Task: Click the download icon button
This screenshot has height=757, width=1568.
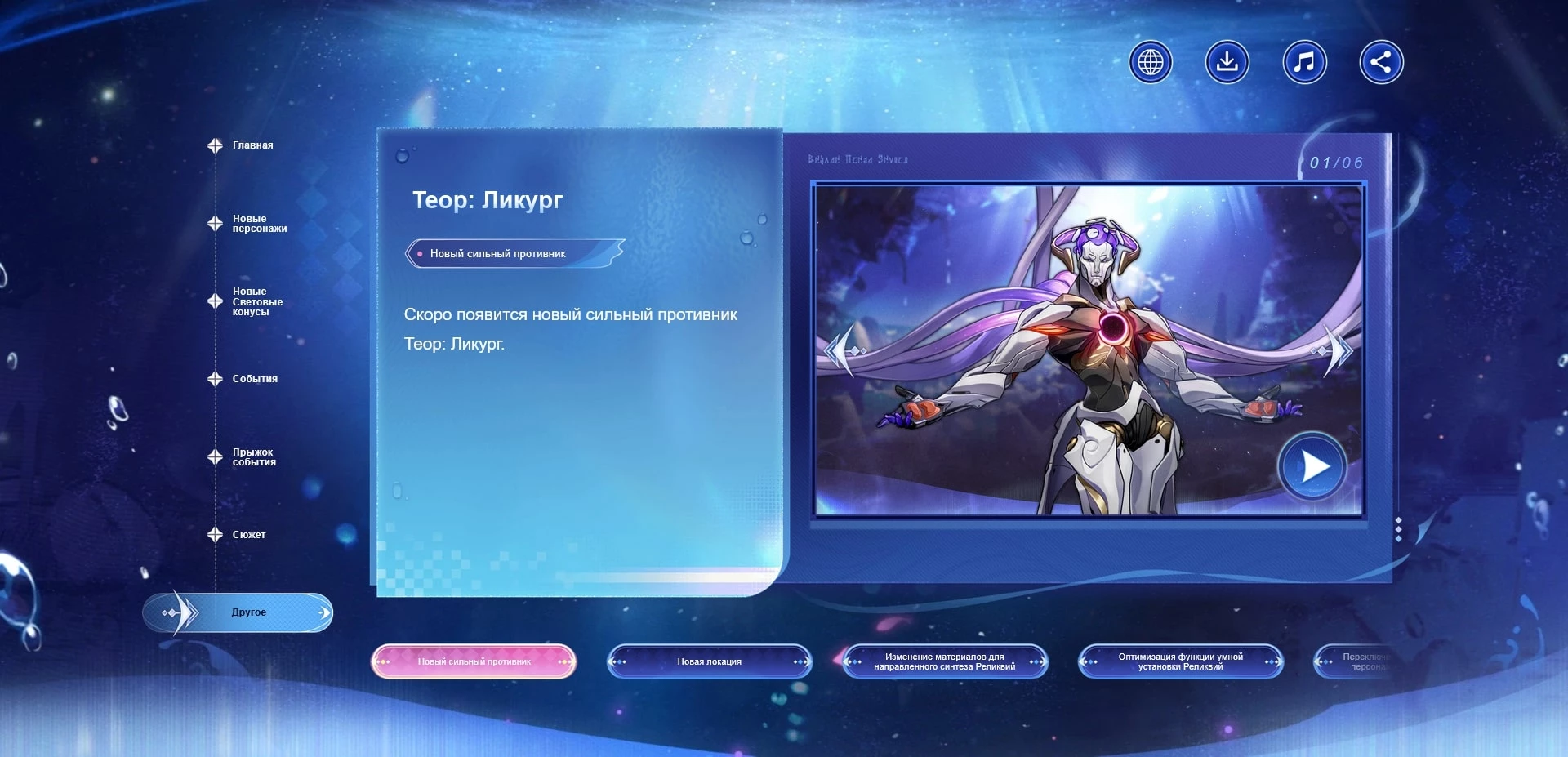Action: pyautogui.click(x=1227, y=62)
